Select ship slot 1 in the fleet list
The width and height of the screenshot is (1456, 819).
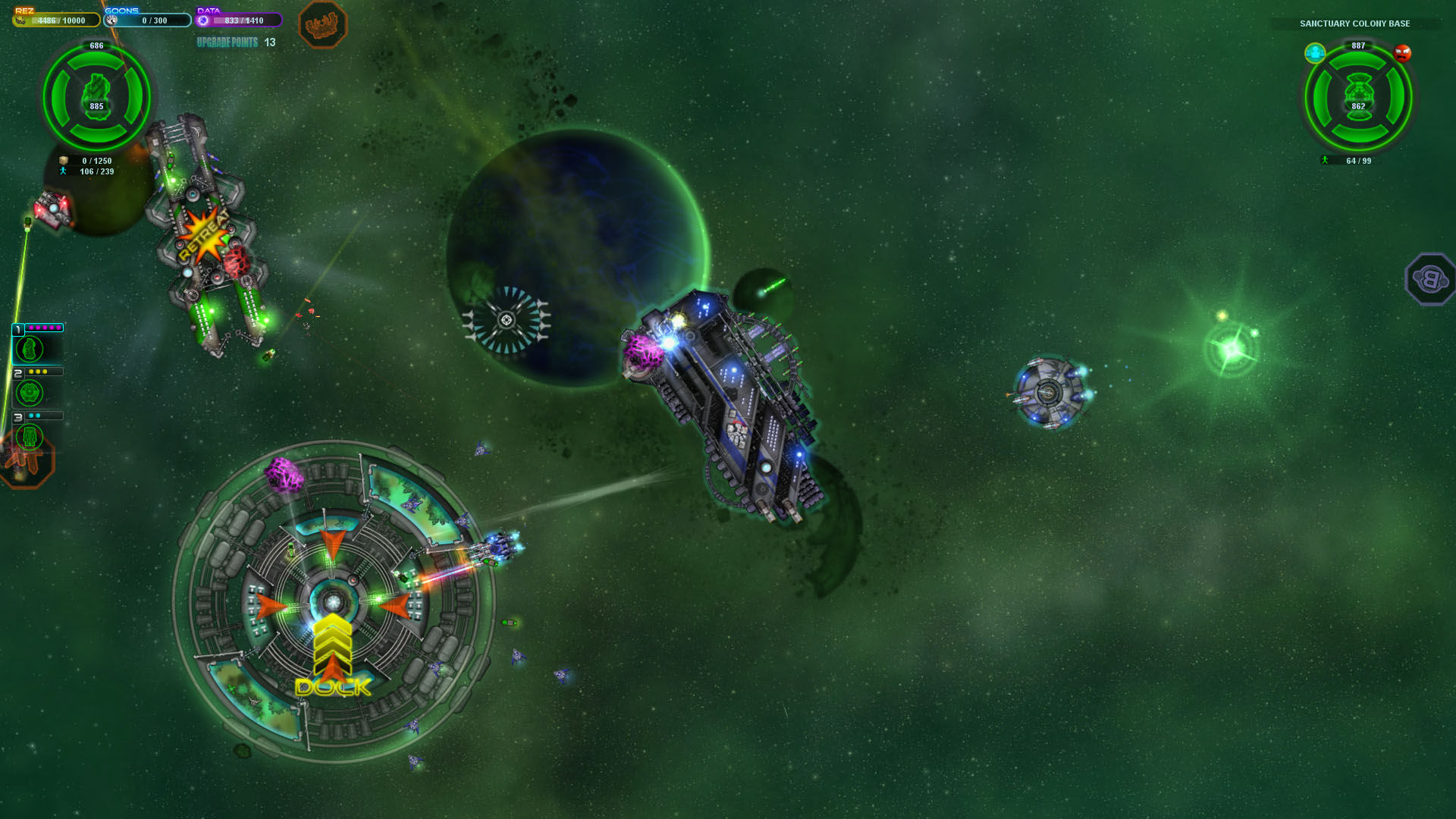[30, 348]
